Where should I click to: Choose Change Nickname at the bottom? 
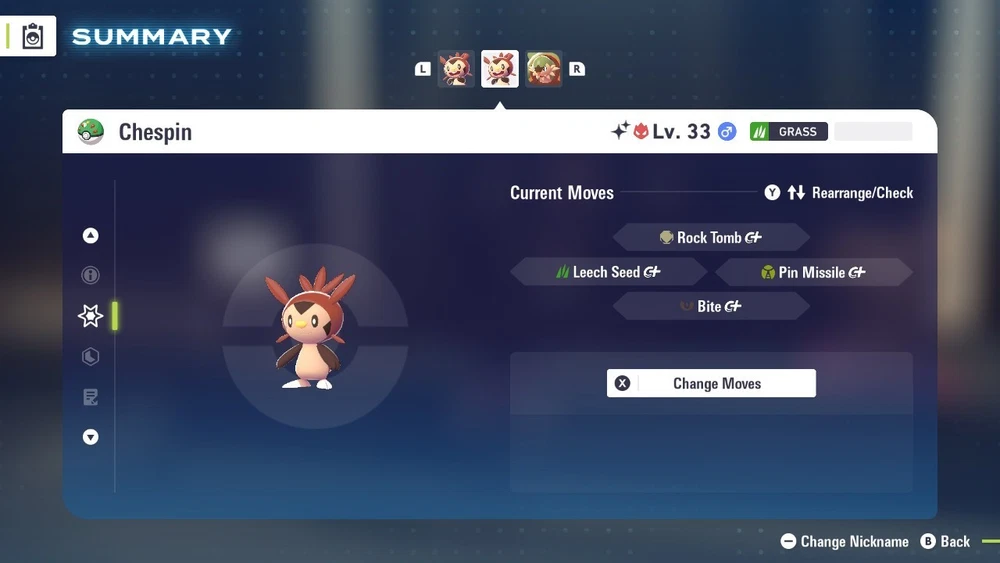pyautogui.click(x=845, y=541)
